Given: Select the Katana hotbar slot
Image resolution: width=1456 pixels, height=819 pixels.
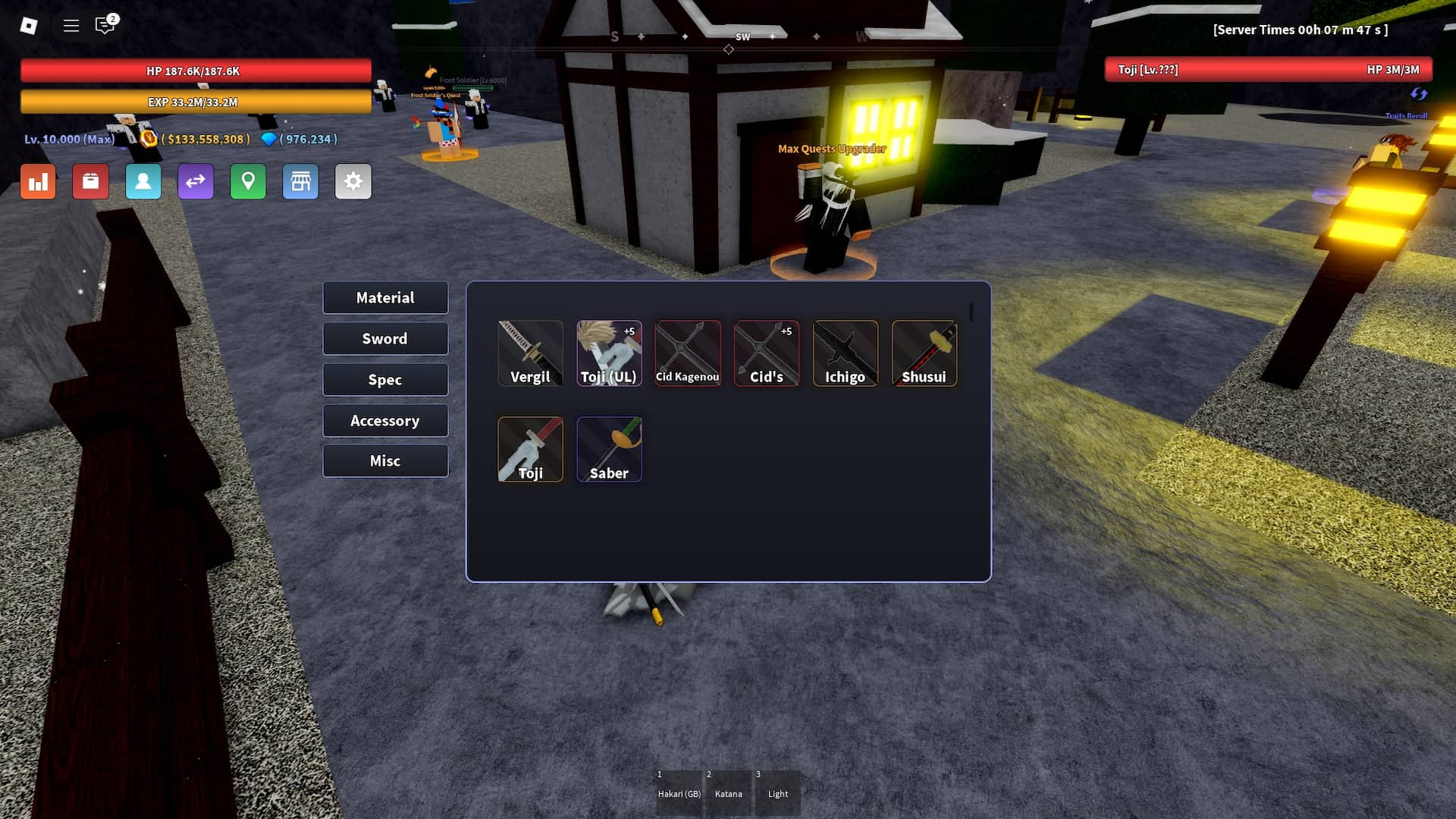Looking at the screenshot, I should (728, 793).
